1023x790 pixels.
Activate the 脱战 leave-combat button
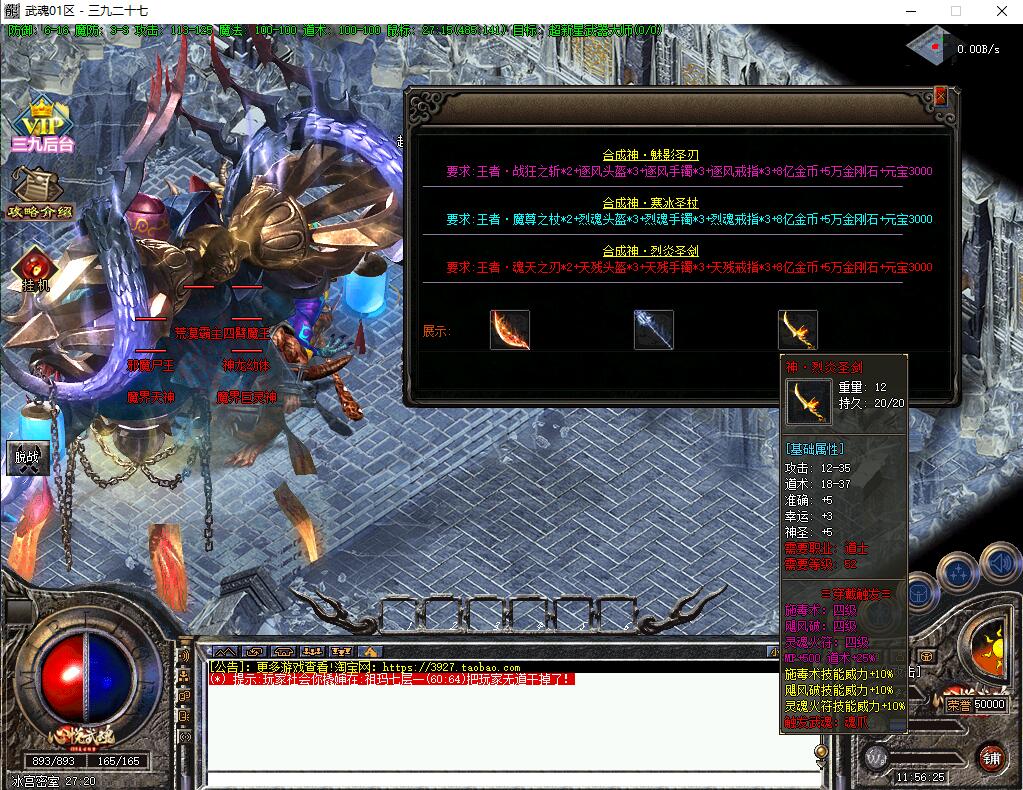(x=27, y=457)
